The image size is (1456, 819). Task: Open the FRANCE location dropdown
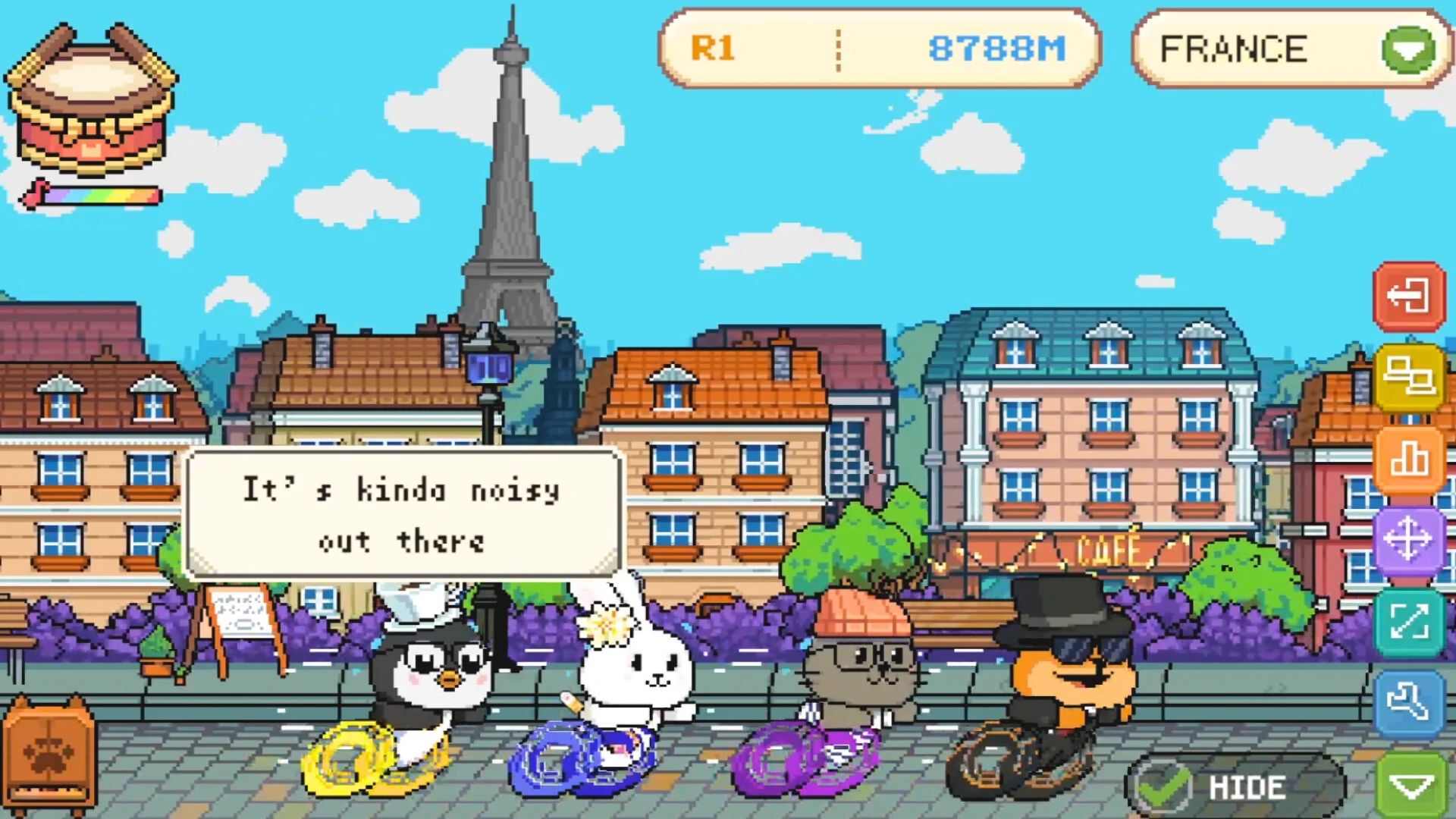pyautogui.click(x=1407, y=50)
